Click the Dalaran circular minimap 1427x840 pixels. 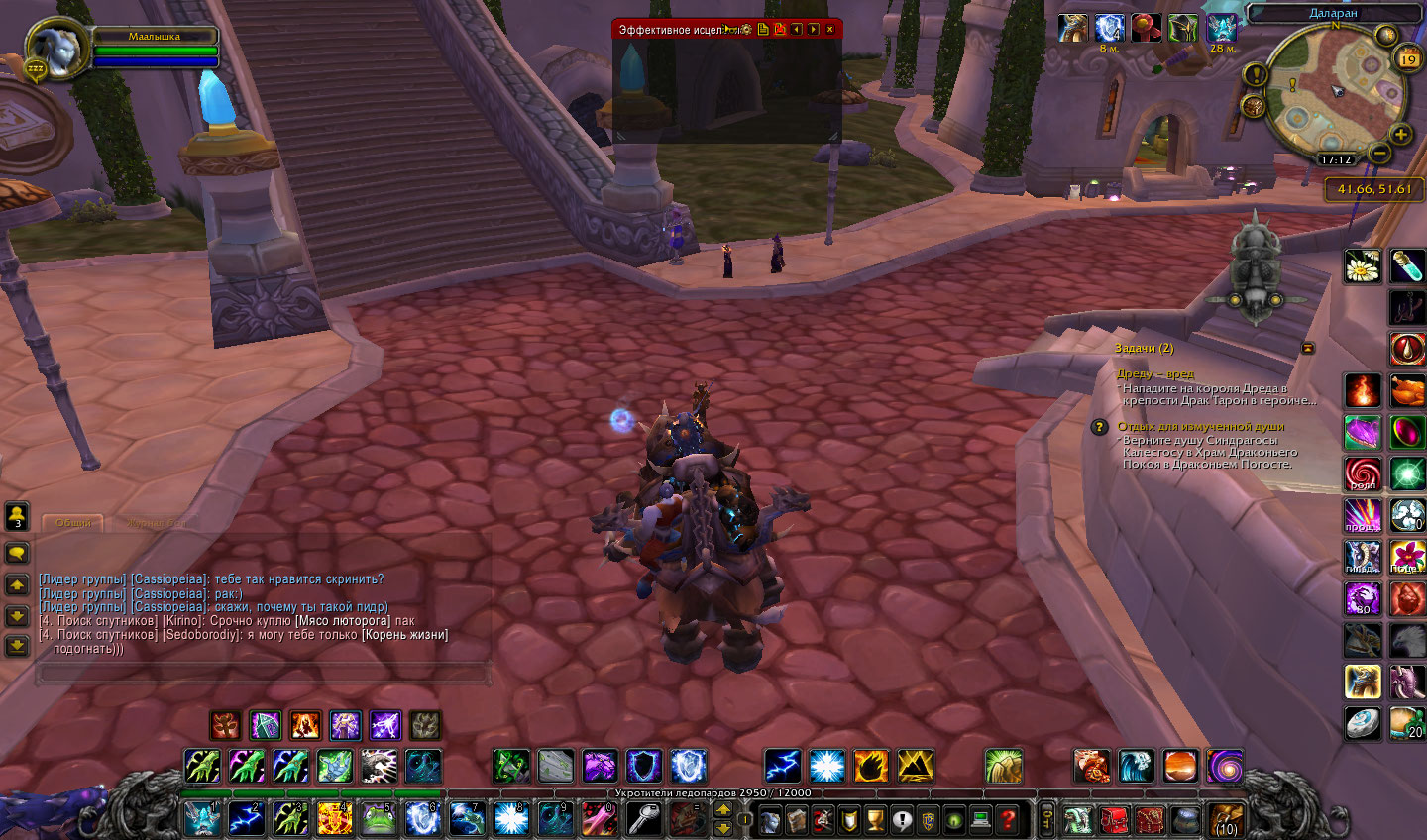click(x=1335, y=92)
